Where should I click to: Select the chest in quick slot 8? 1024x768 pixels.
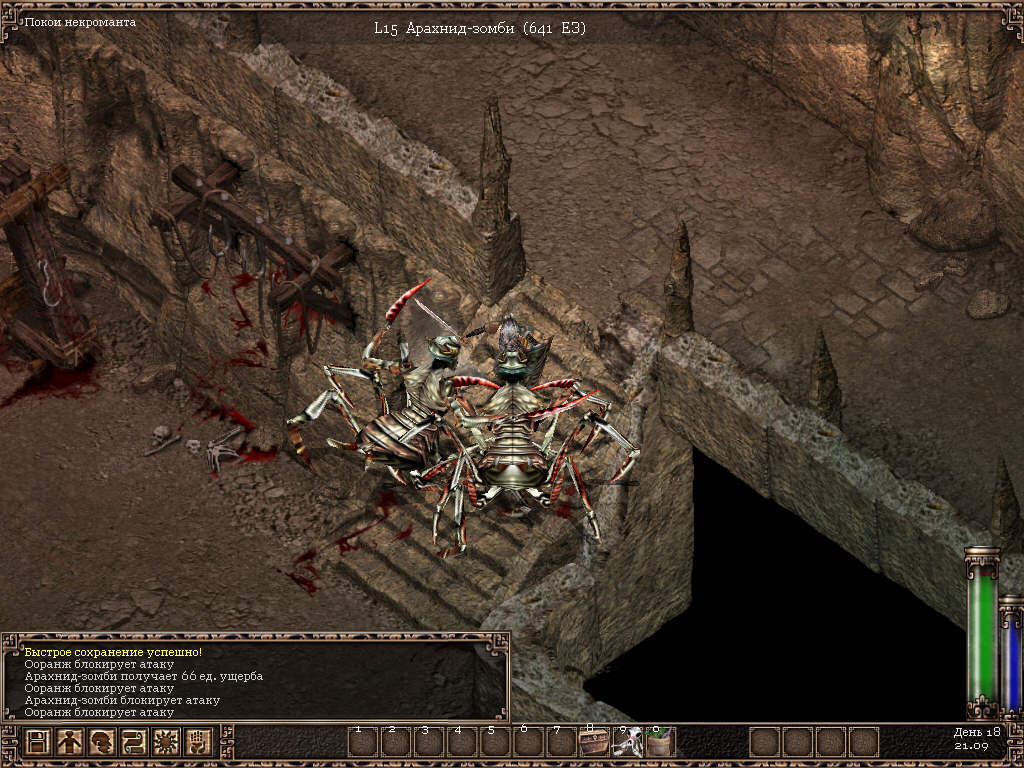click(593, 742)
